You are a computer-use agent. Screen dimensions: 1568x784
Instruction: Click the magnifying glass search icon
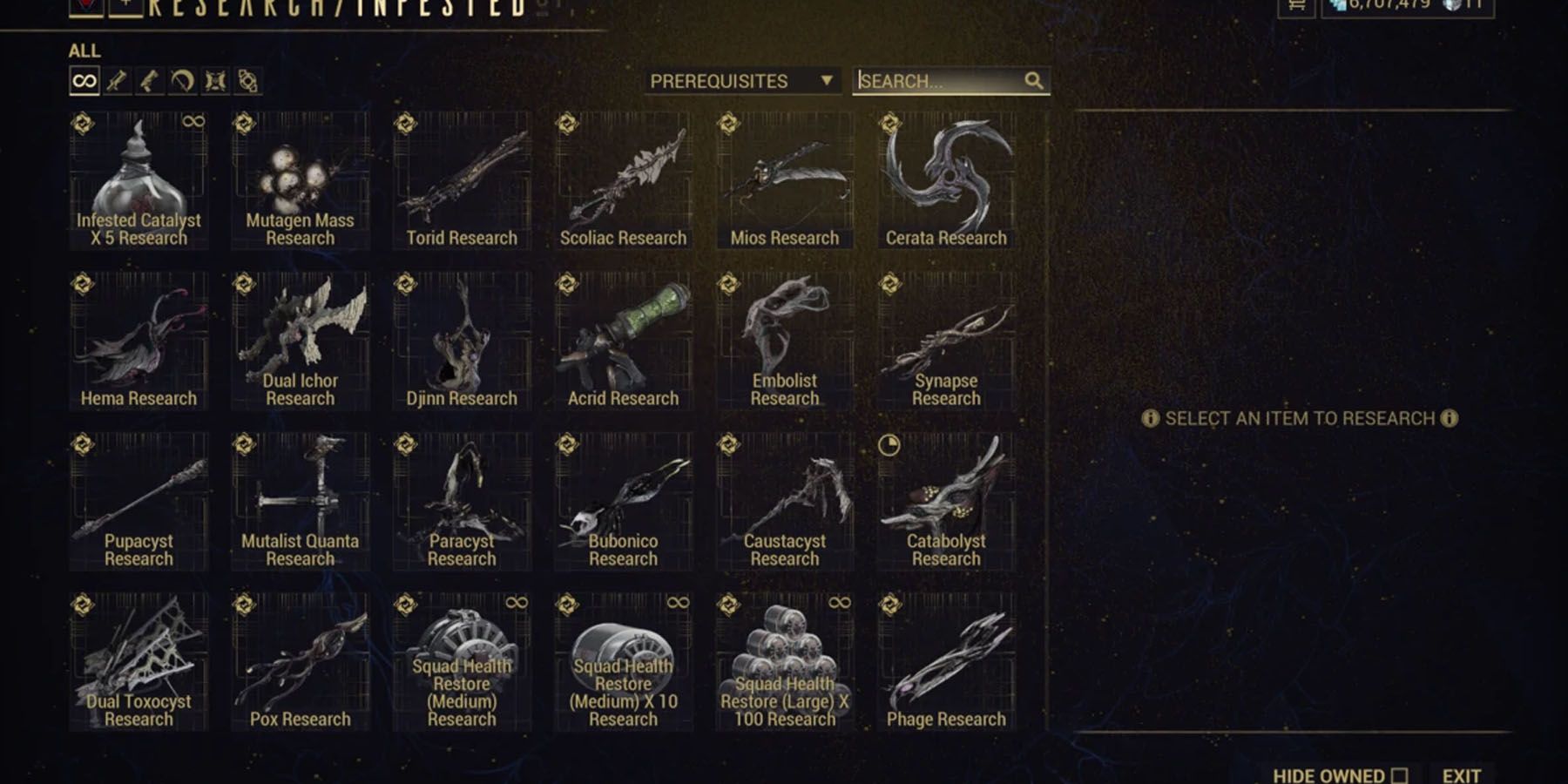tap(1035, 81)
